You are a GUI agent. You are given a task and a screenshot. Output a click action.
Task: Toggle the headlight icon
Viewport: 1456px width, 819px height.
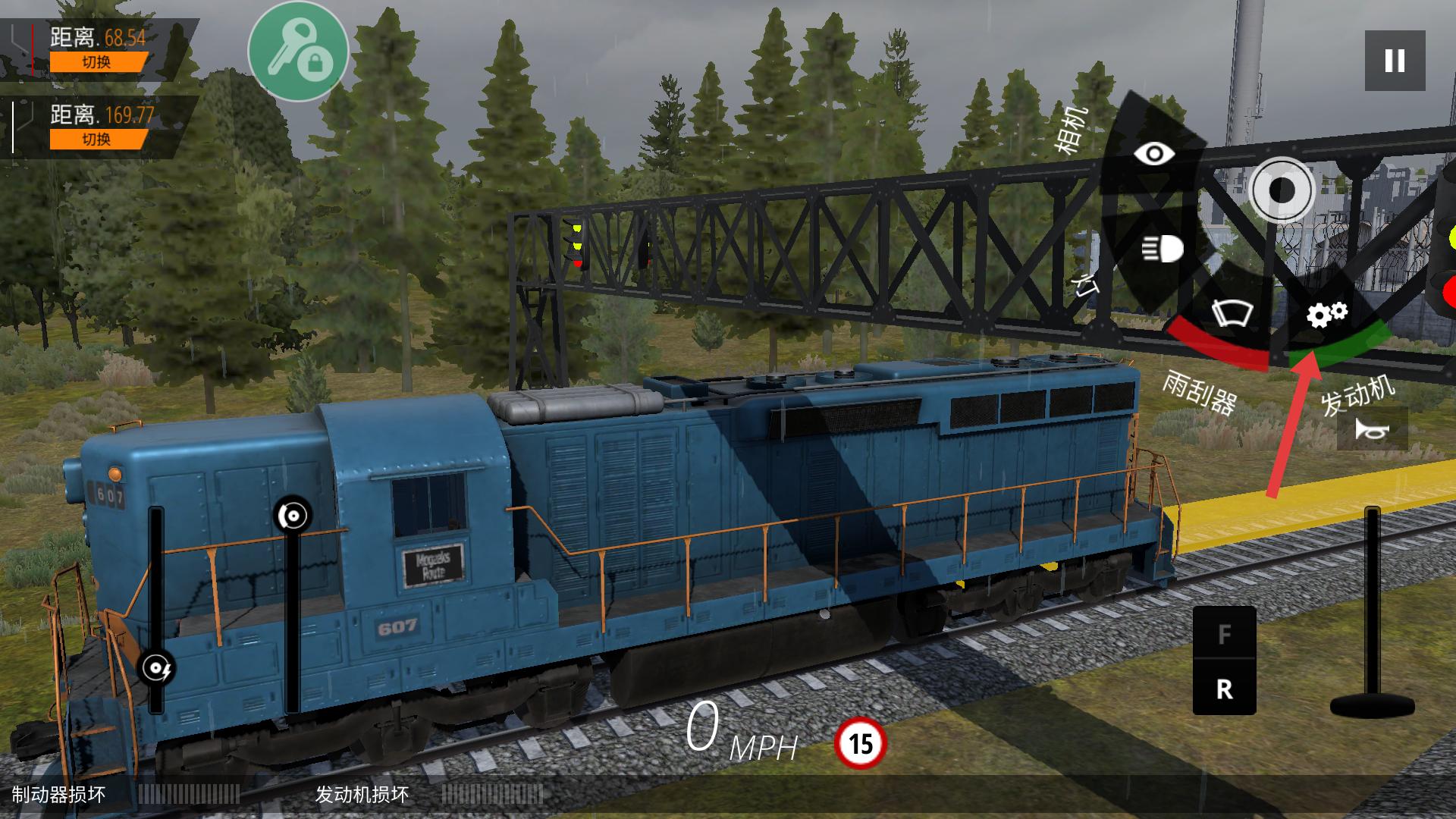(x=1163, y=248)
